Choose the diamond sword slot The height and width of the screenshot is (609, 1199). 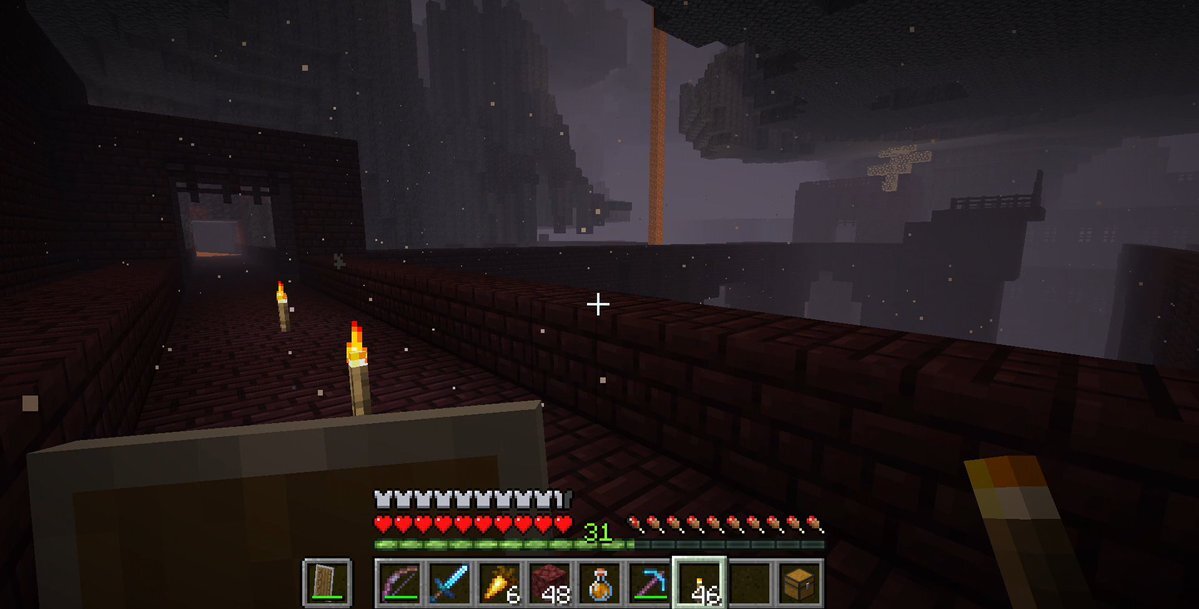pyautogui.click(x=450, y=582)
